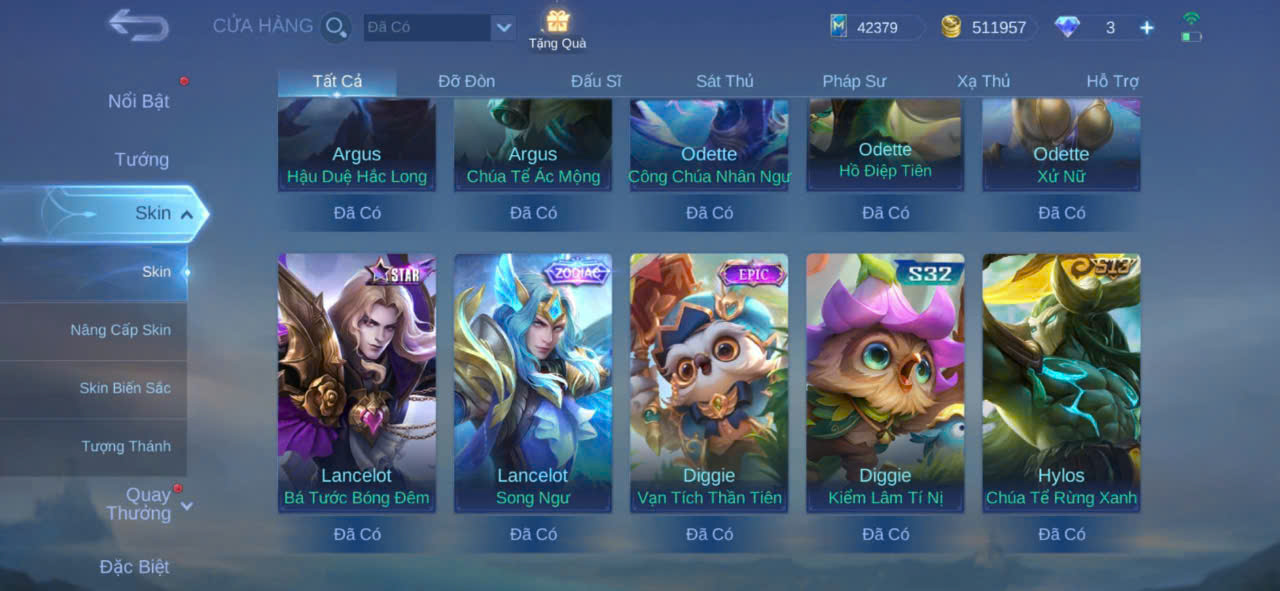Image resolution: width=1280 pixels, height=591 pixels.
Task: Switch to the Đấu Sĩ tab
Action: [596, 81]
